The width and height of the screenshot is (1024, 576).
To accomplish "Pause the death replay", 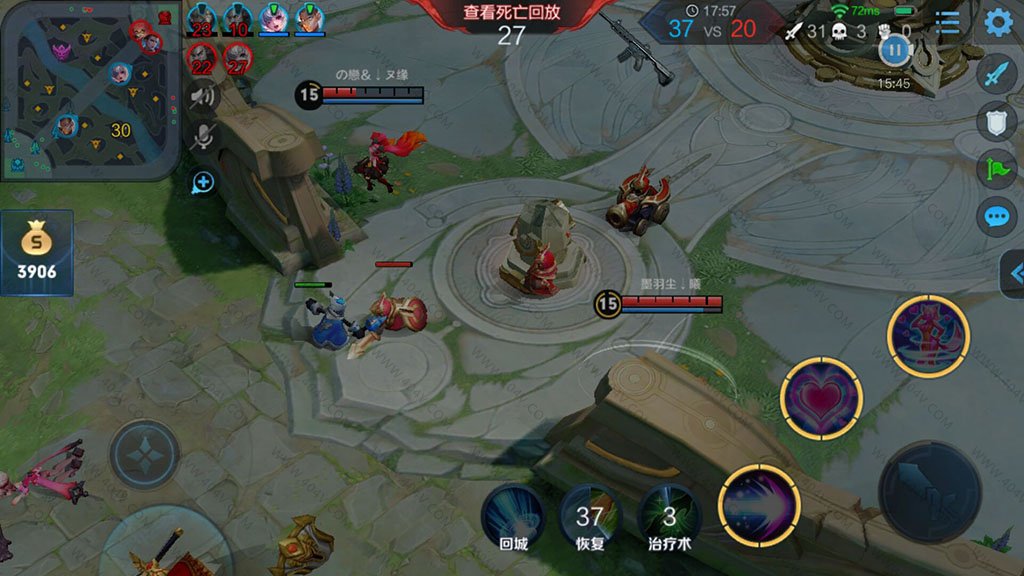I will [x=894, y=49].
